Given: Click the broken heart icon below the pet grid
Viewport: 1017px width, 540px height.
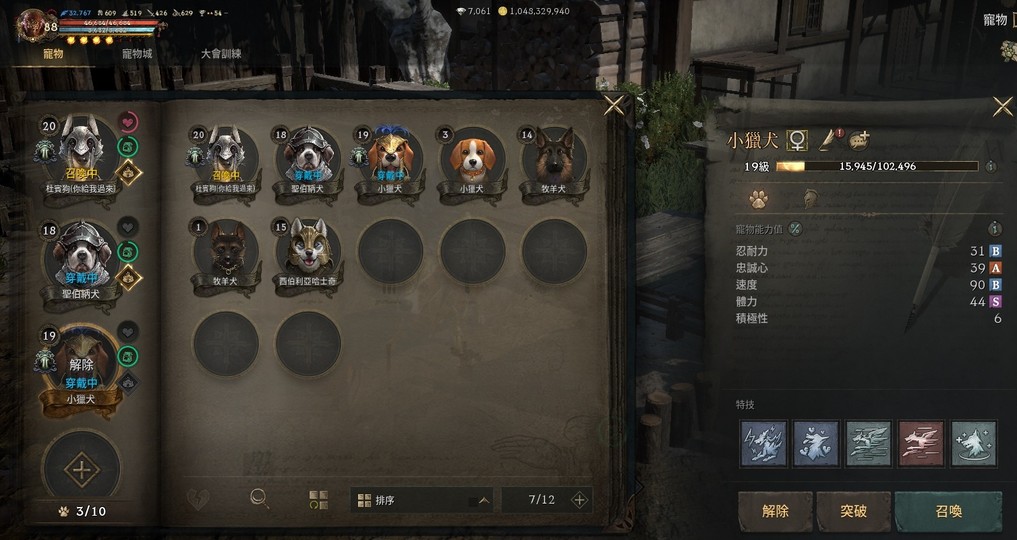Looking at the screenshot, I should pyautogui.click(x=198, y=498).
